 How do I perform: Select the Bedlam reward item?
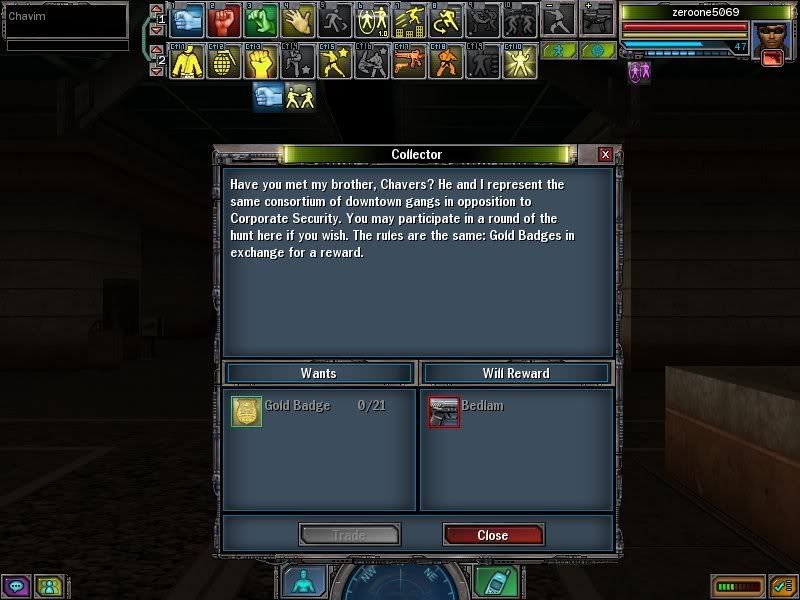tap(444, 411)
